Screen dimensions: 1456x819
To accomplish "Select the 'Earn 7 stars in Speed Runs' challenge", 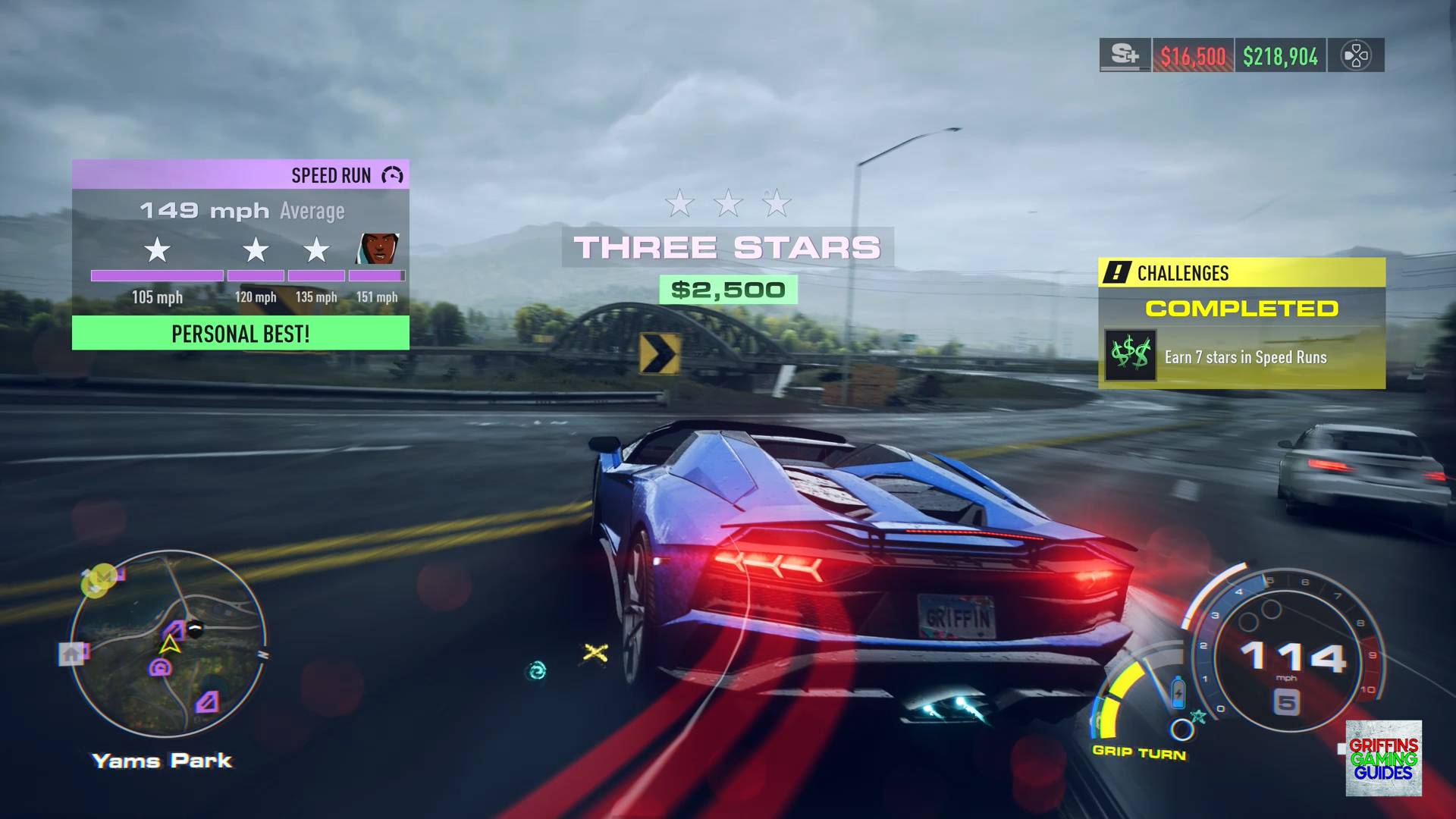I will click(1245, 357).
